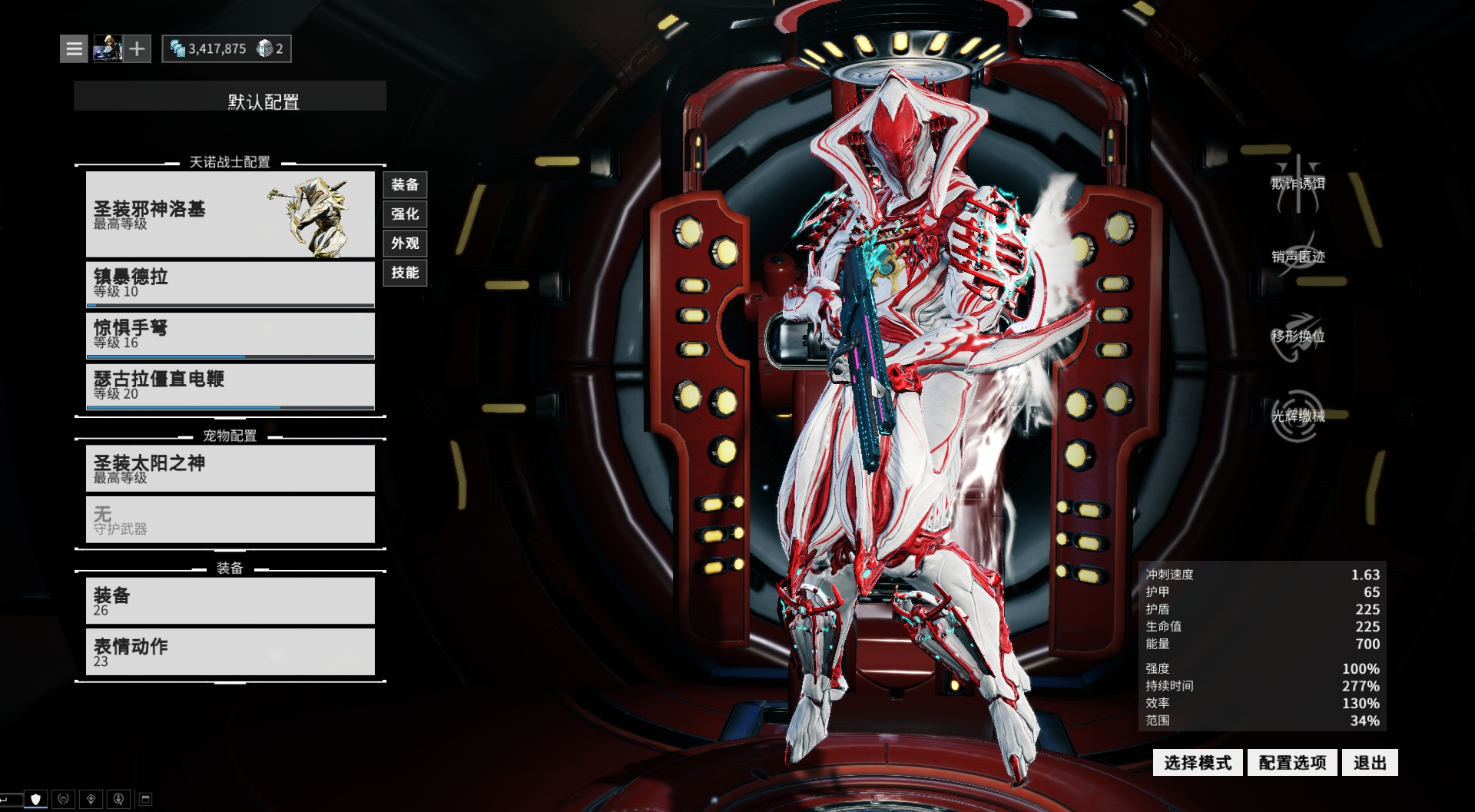Select the 默认配置 loadout header
1475x812 pixels.
230,97
